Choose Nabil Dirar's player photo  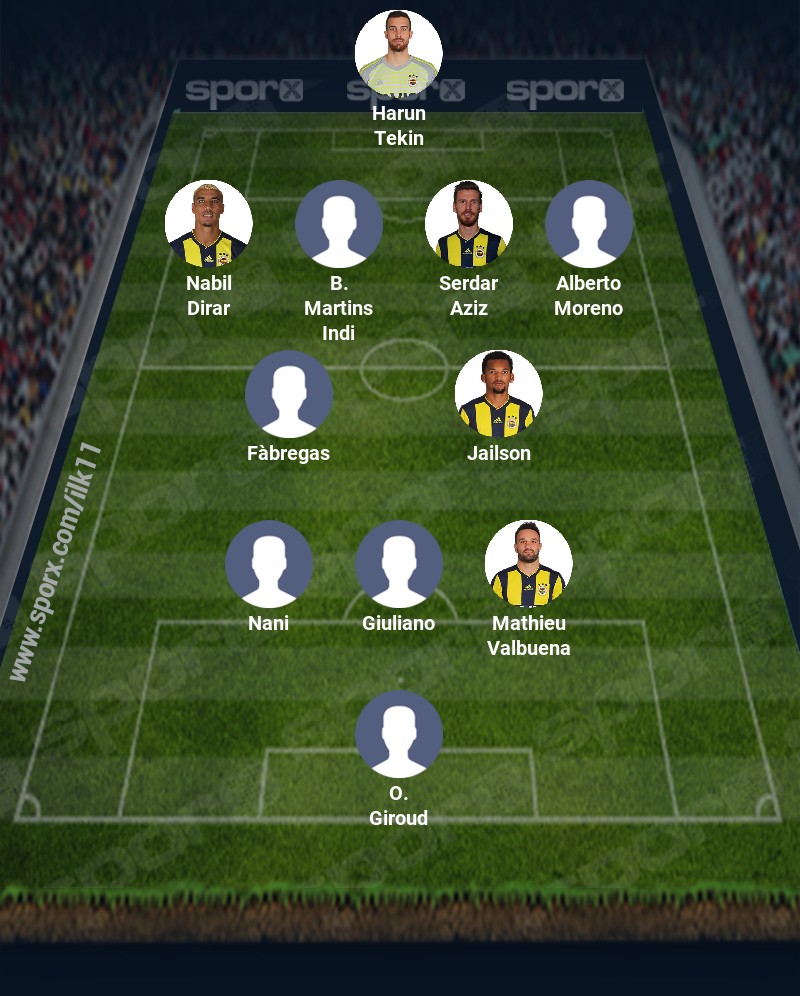point(209,224)
